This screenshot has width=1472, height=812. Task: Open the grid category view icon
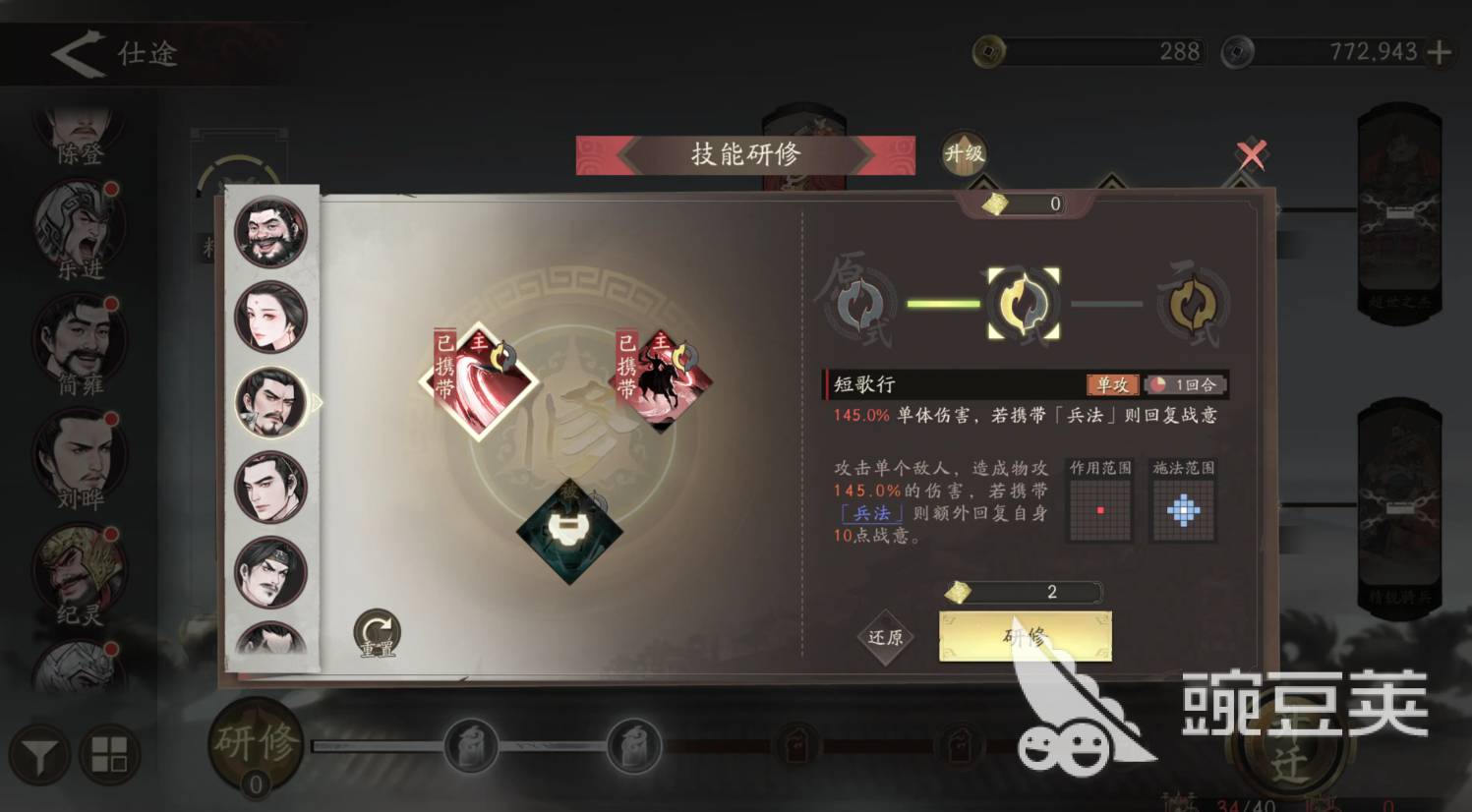pyautogui.click(x=111, y=753)
